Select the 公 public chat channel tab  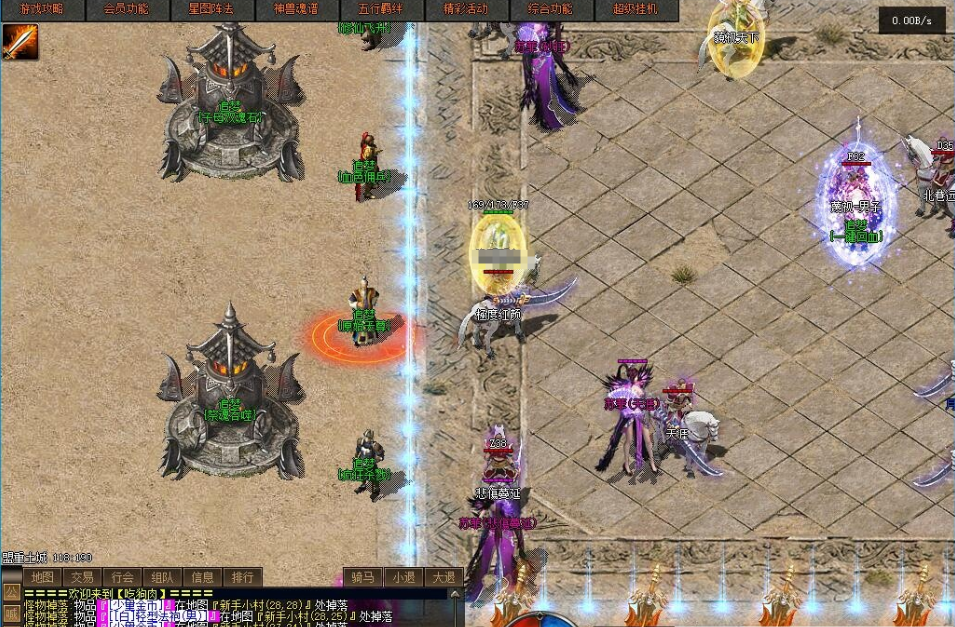(11, 593)
